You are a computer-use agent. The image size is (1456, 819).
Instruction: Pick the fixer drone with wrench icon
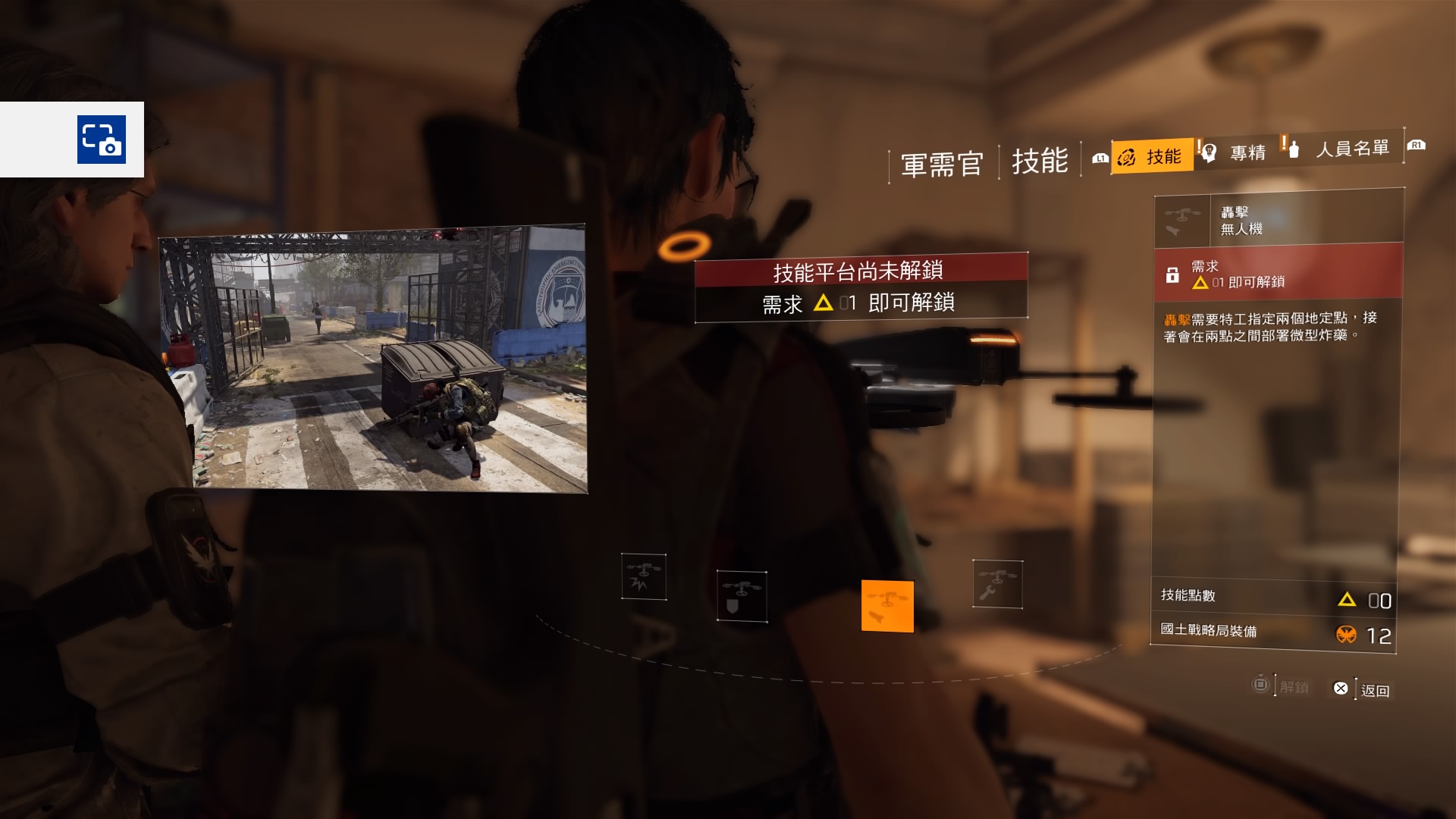(x=997, y=584)
